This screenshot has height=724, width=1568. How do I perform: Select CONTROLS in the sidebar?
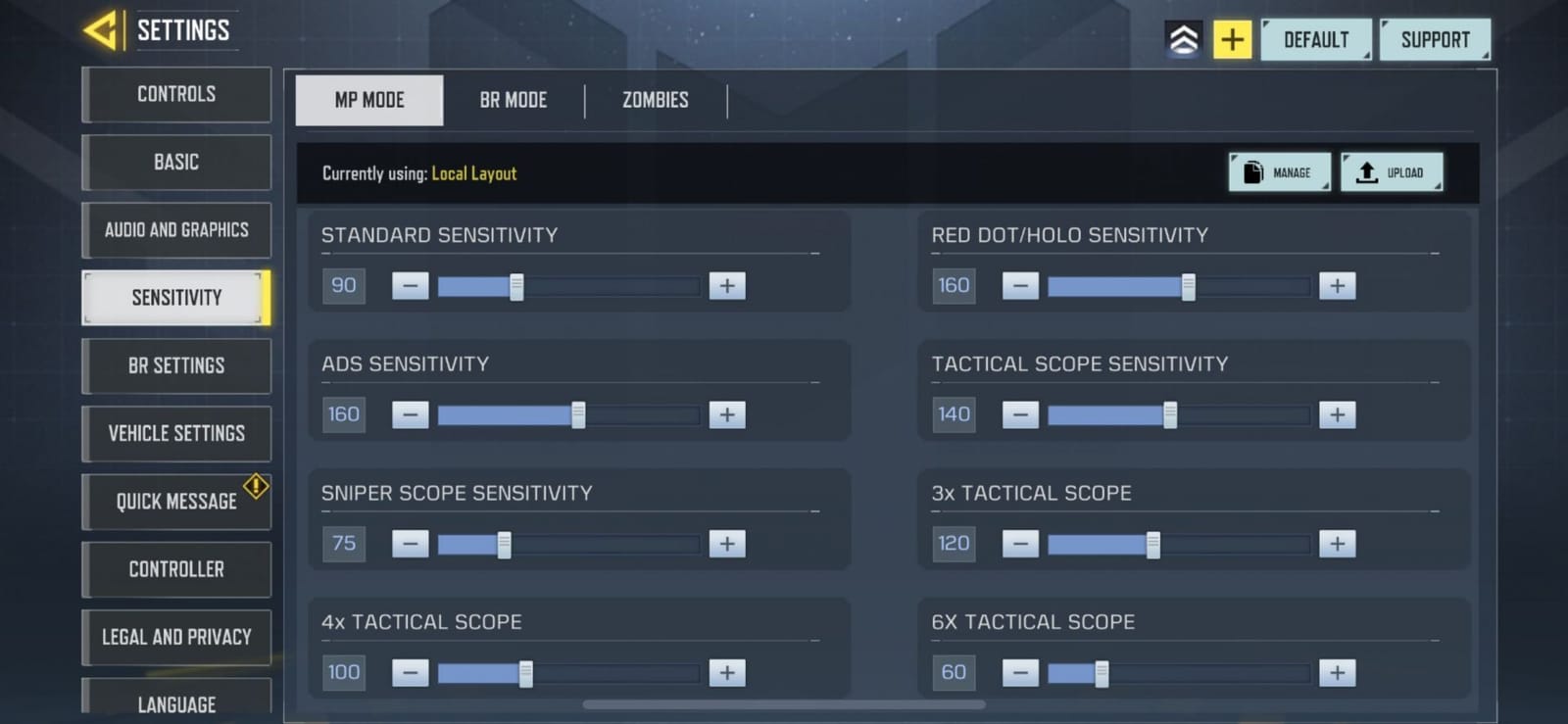coord(175,94)
